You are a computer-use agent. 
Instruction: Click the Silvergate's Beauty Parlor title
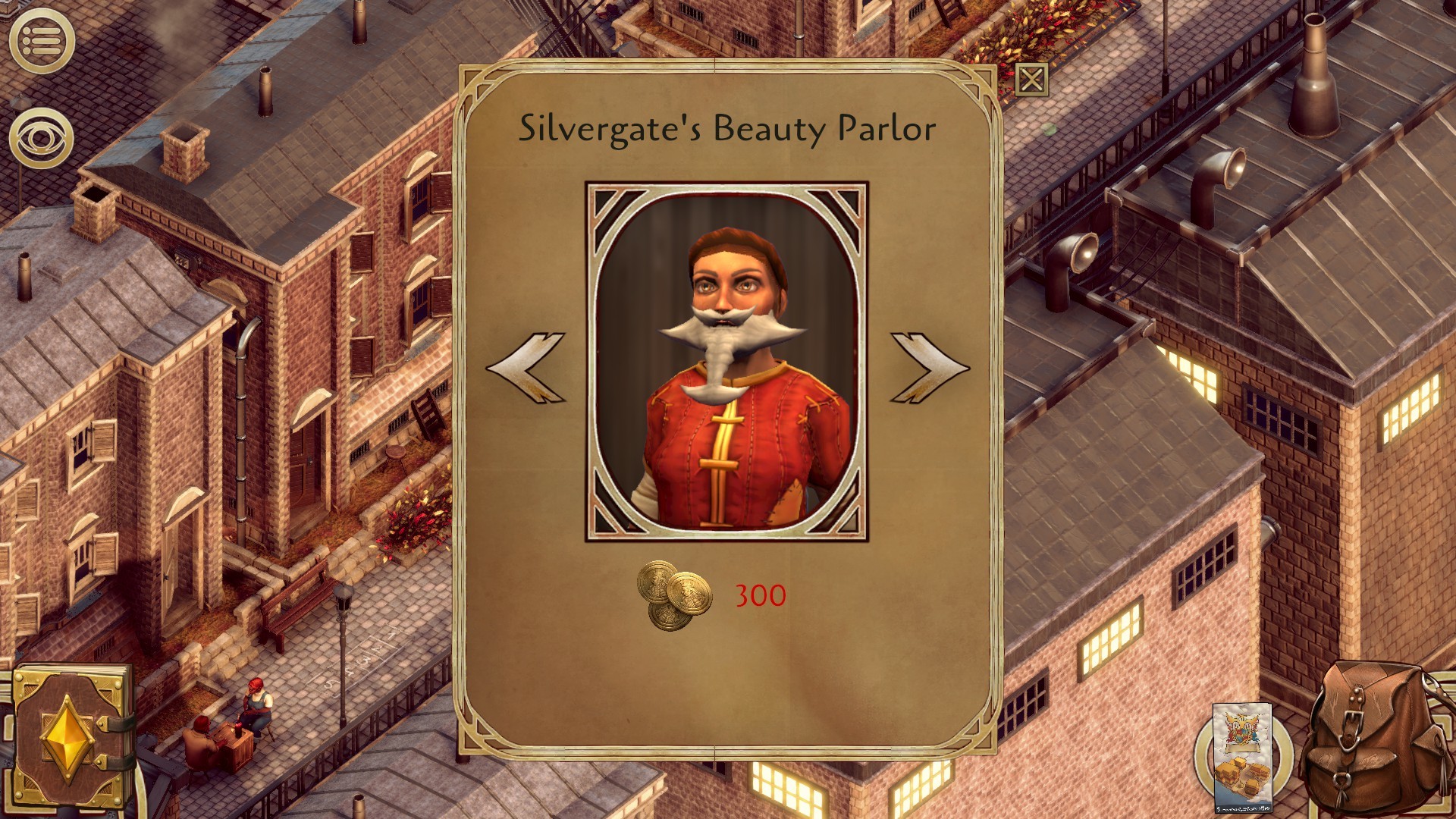tap(726, 129)
